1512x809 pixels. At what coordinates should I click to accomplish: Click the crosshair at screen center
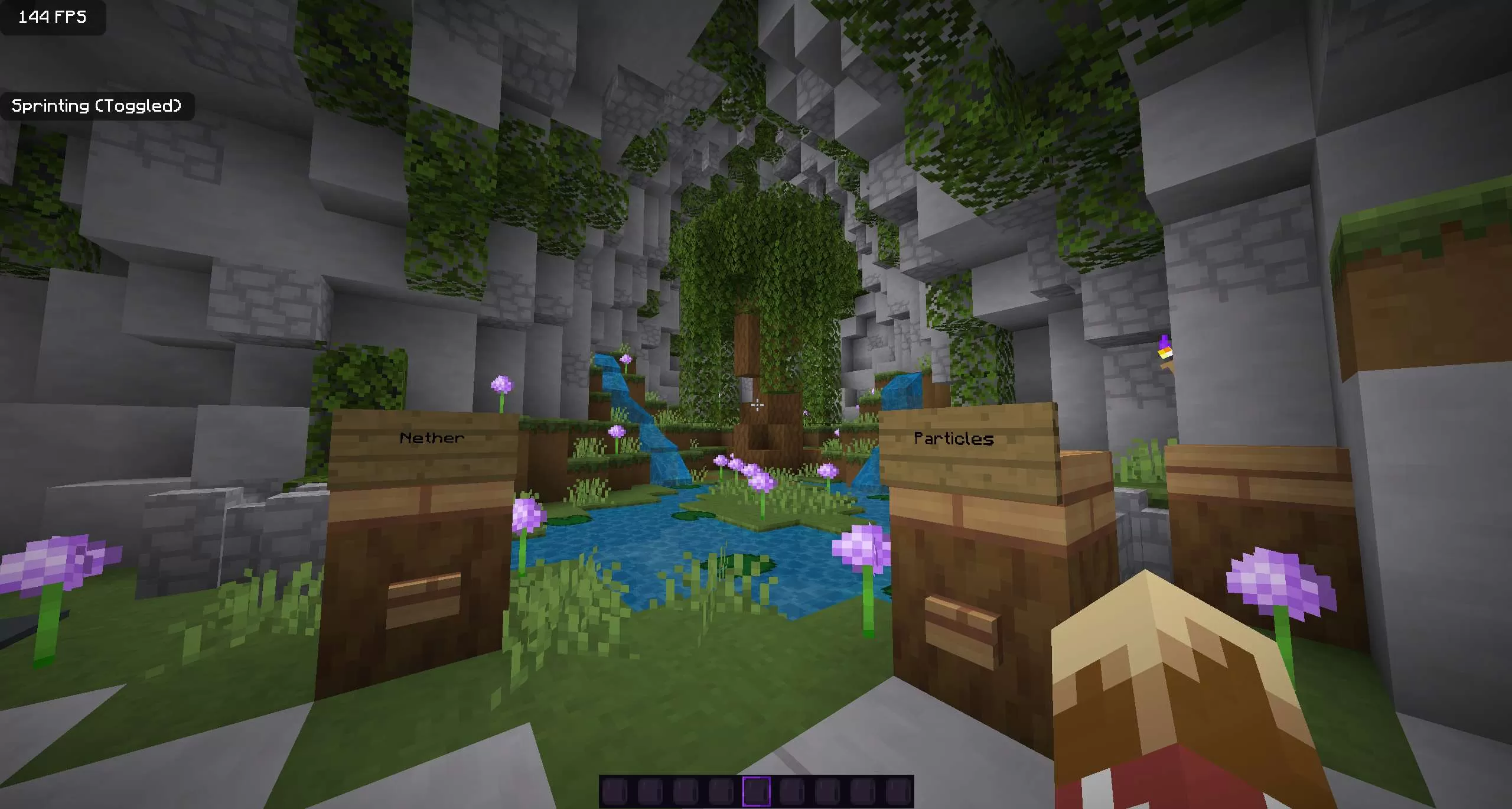[757, 405]
